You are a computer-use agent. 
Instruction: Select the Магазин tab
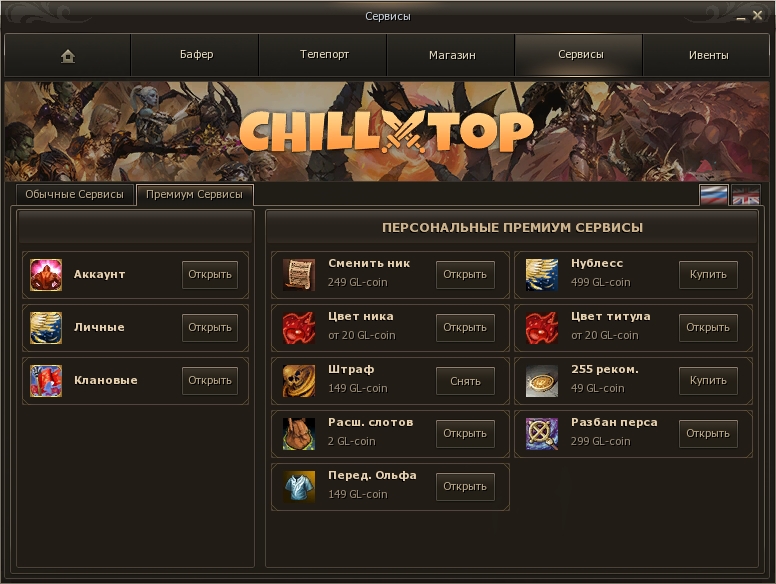tap(452, 55)
